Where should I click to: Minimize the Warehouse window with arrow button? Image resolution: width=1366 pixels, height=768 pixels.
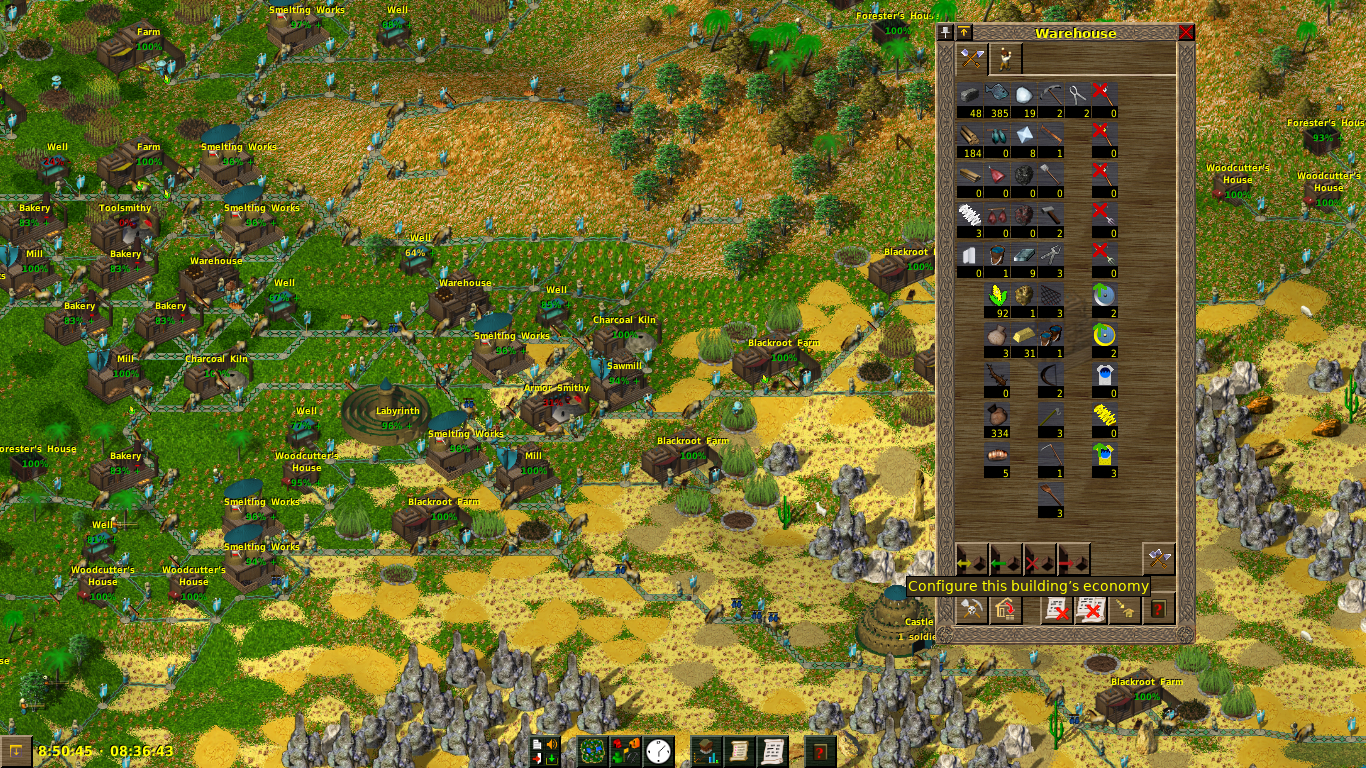(x=964, y=32)
